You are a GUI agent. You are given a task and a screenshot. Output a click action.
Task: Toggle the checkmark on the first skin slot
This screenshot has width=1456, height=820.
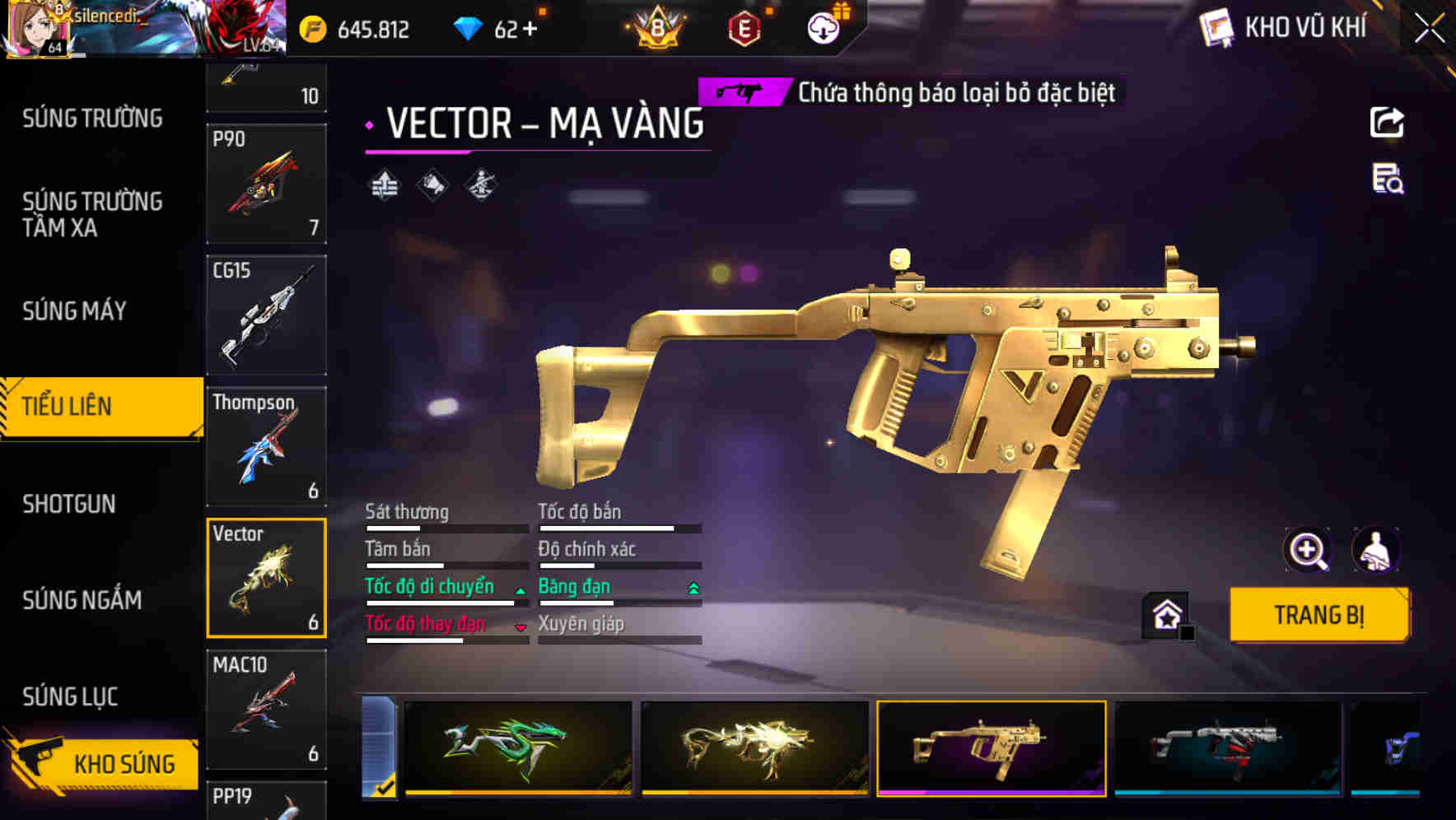[x=383, y=786]
